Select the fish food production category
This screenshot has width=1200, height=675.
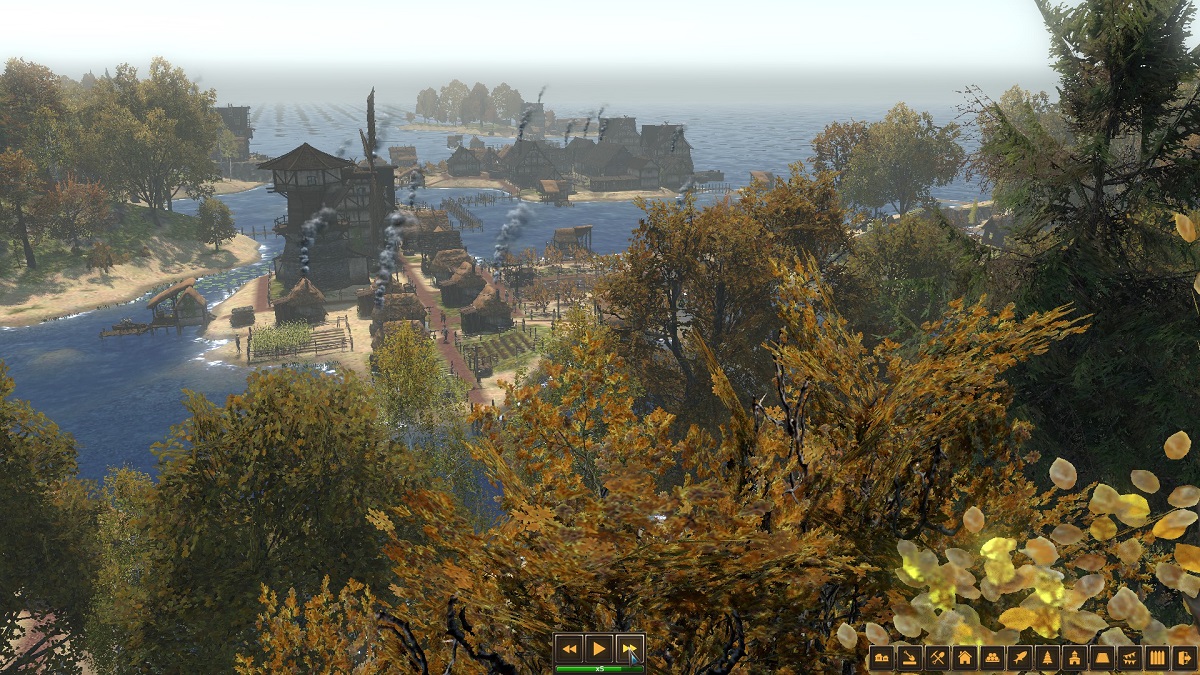tap(1019, 657)
